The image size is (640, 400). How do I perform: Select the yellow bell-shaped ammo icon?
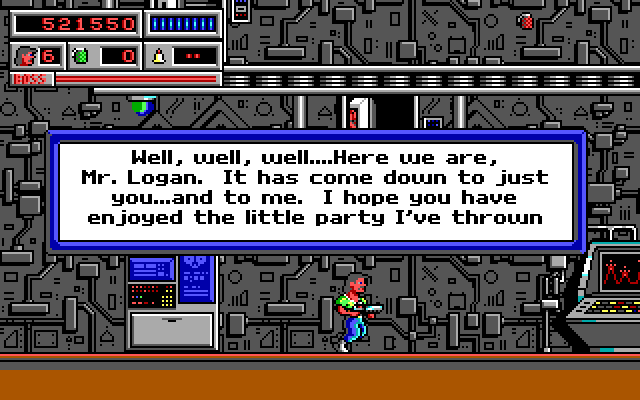pyautogui.click(x=160, y=56)
